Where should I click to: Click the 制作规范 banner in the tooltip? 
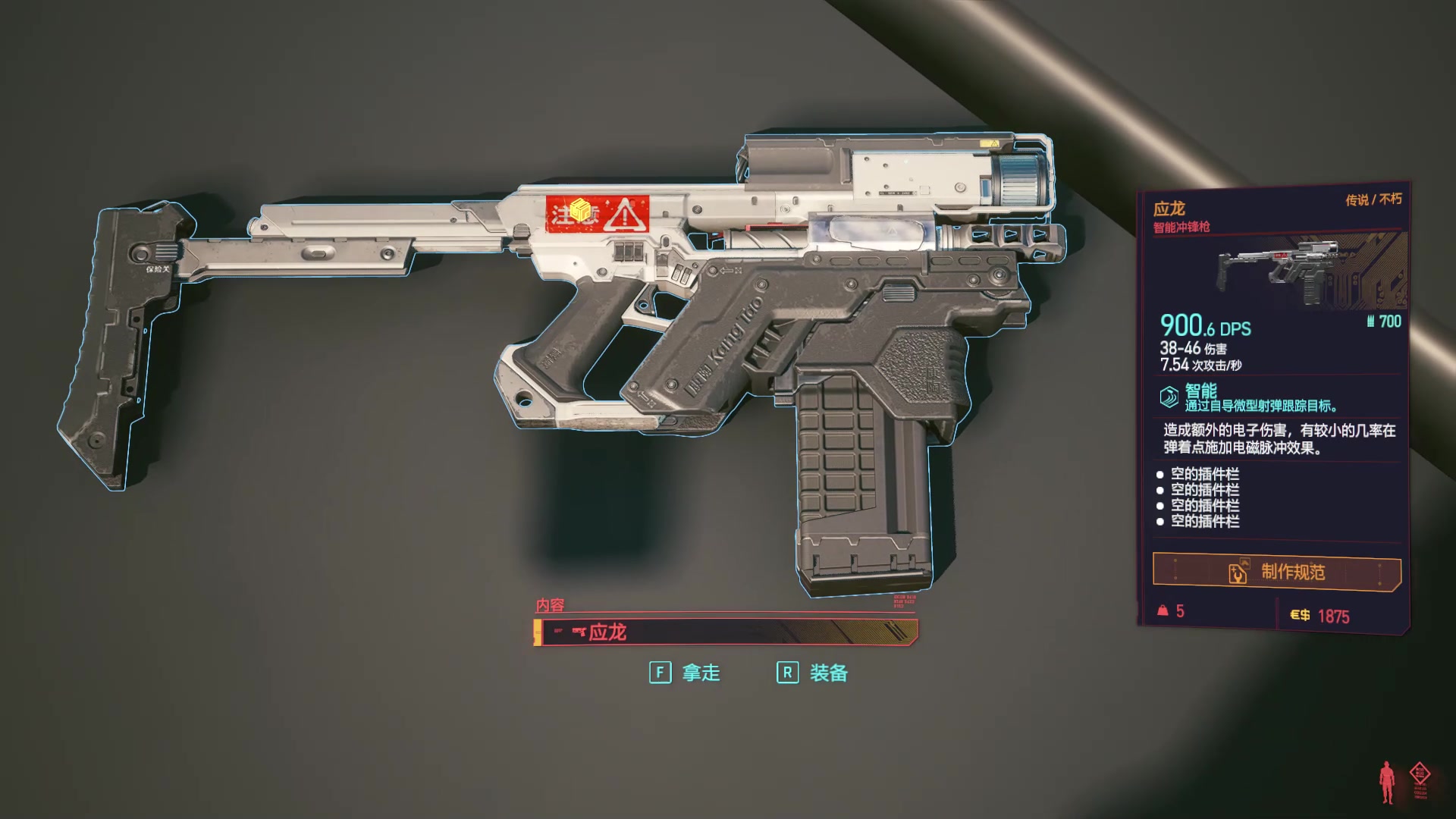click(1276, 572)
